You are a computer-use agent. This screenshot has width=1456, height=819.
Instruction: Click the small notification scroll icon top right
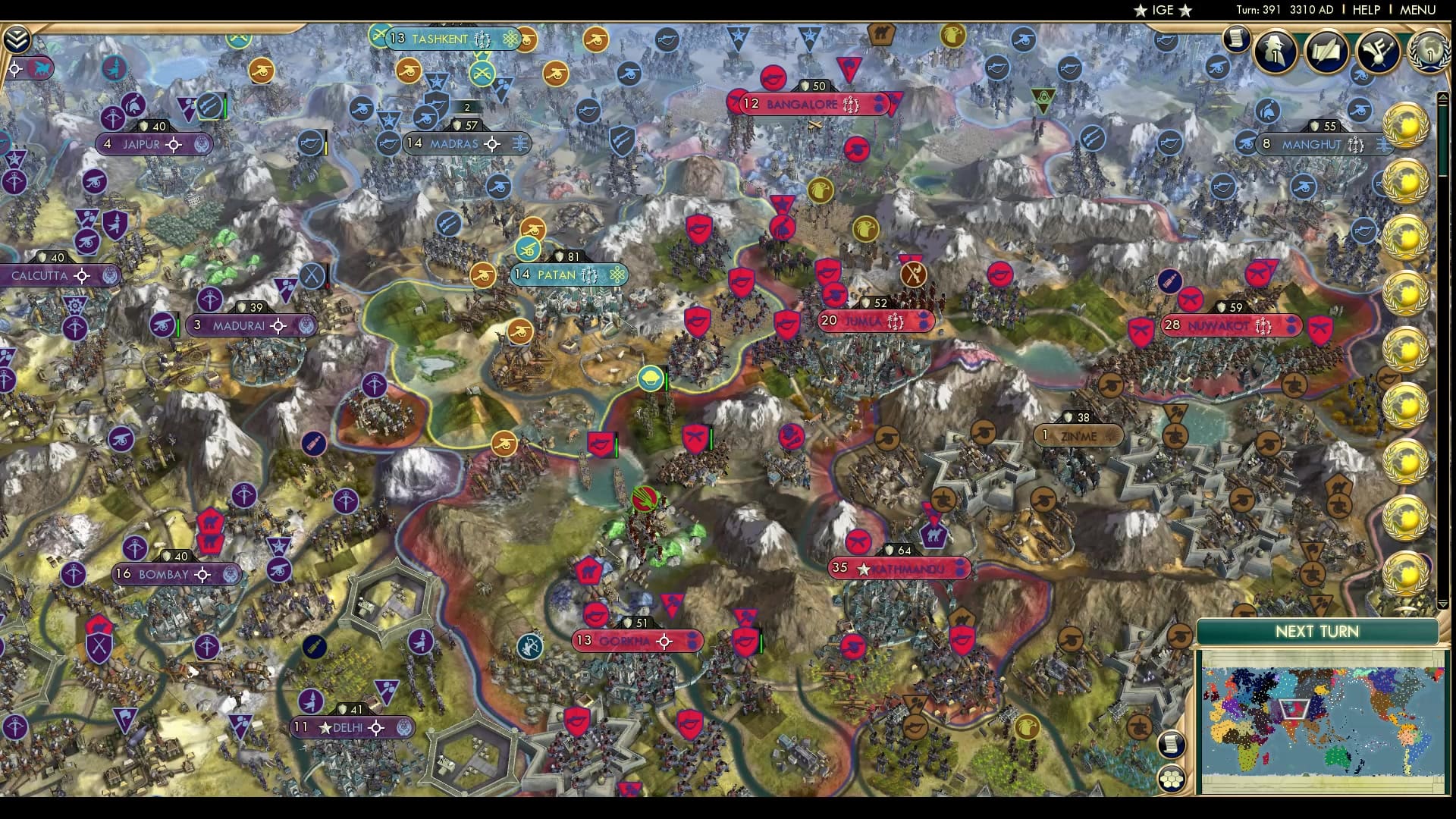tap(1236, 39)
